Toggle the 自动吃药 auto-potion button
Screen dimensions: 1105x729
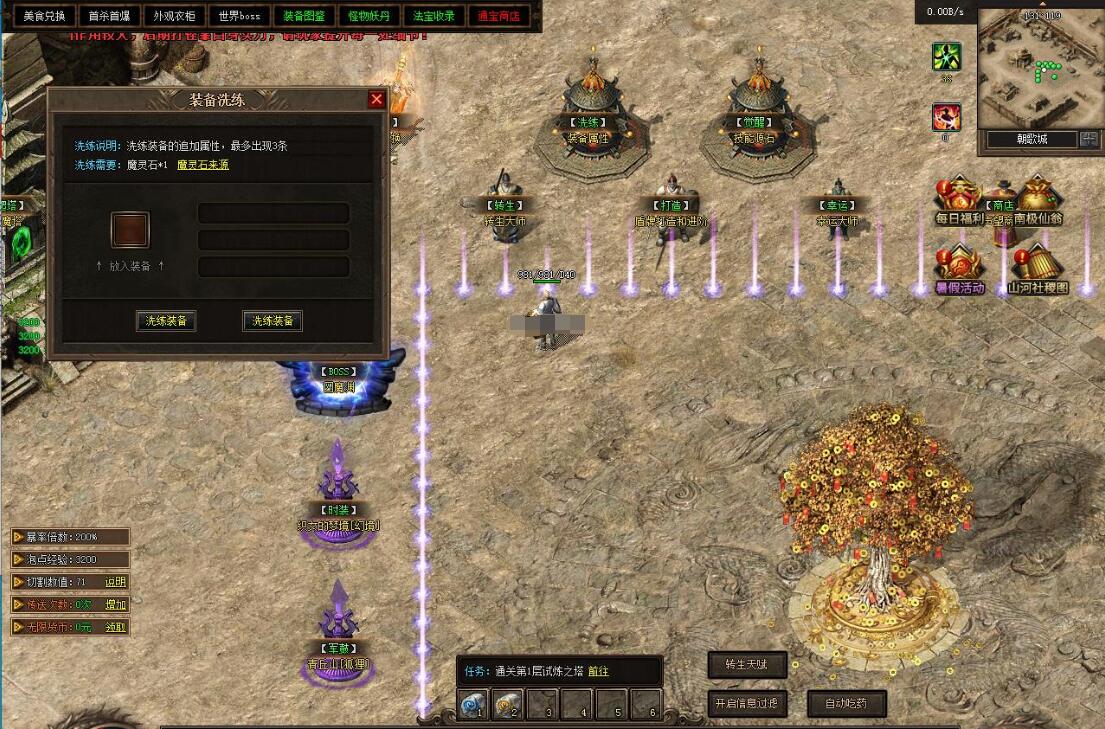tap(846, 703)
